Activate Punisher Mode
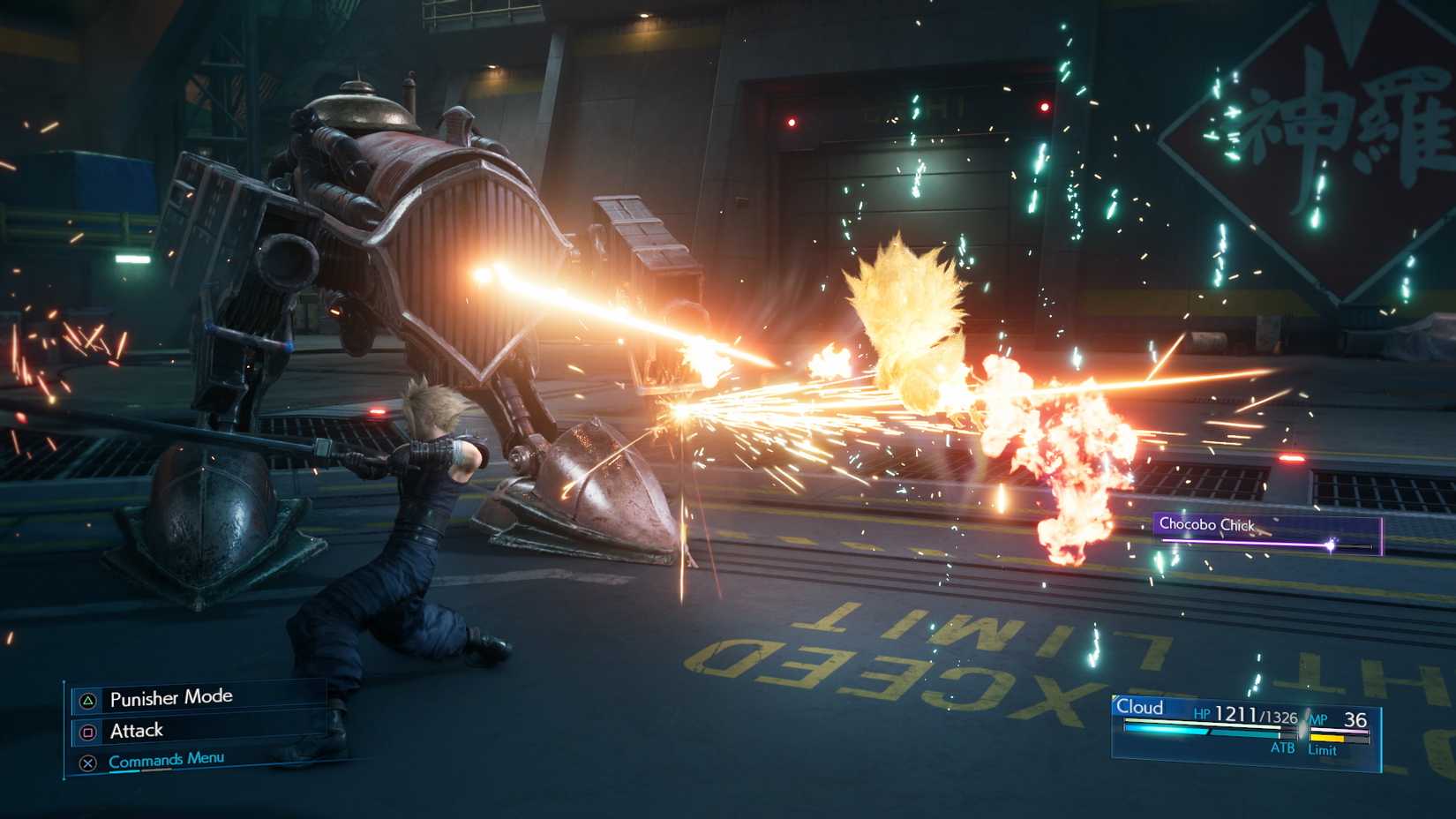The width and height of the screenshot is (1456, 819). coord(171,697)
